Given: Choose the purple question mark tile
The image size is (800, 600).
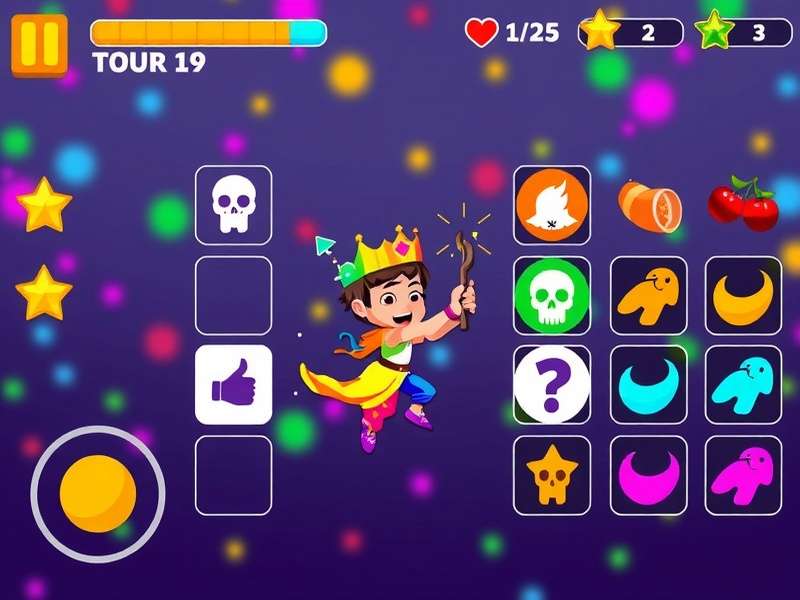Looking at the screenshot, I should 552,385.
